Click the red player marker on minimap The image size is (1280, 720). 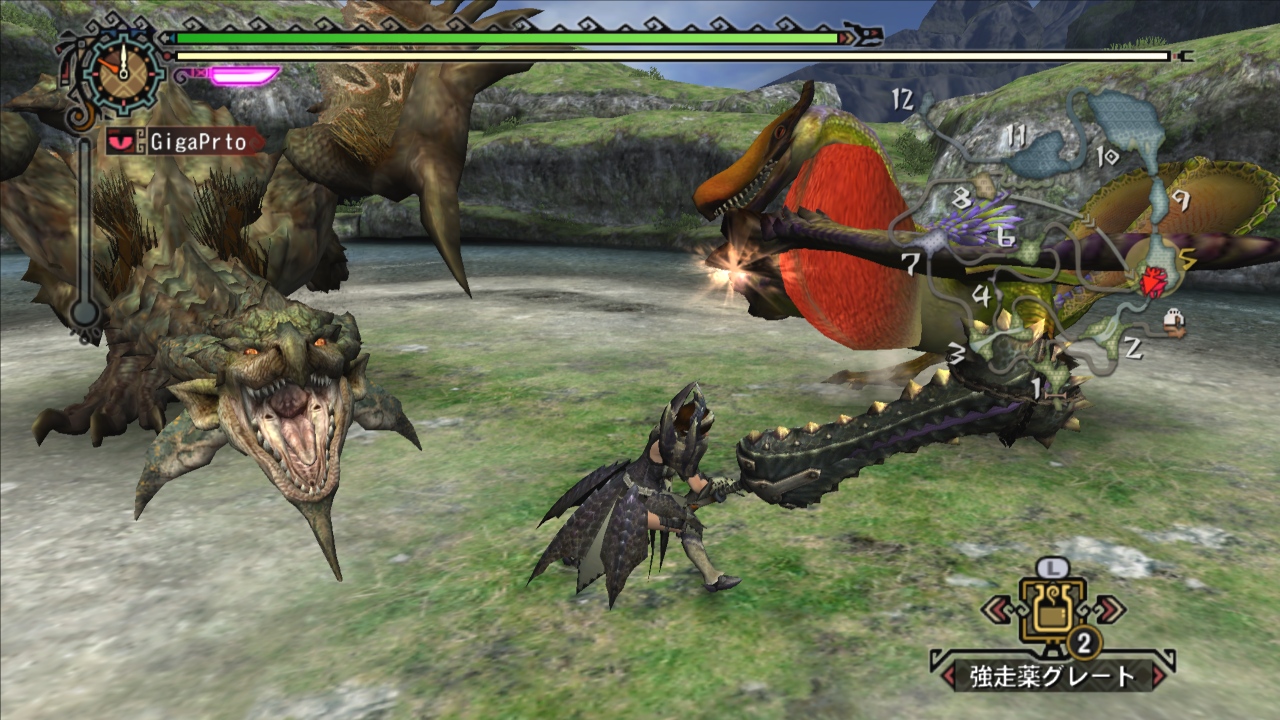pyautogui.click(x=1153, y=284)
